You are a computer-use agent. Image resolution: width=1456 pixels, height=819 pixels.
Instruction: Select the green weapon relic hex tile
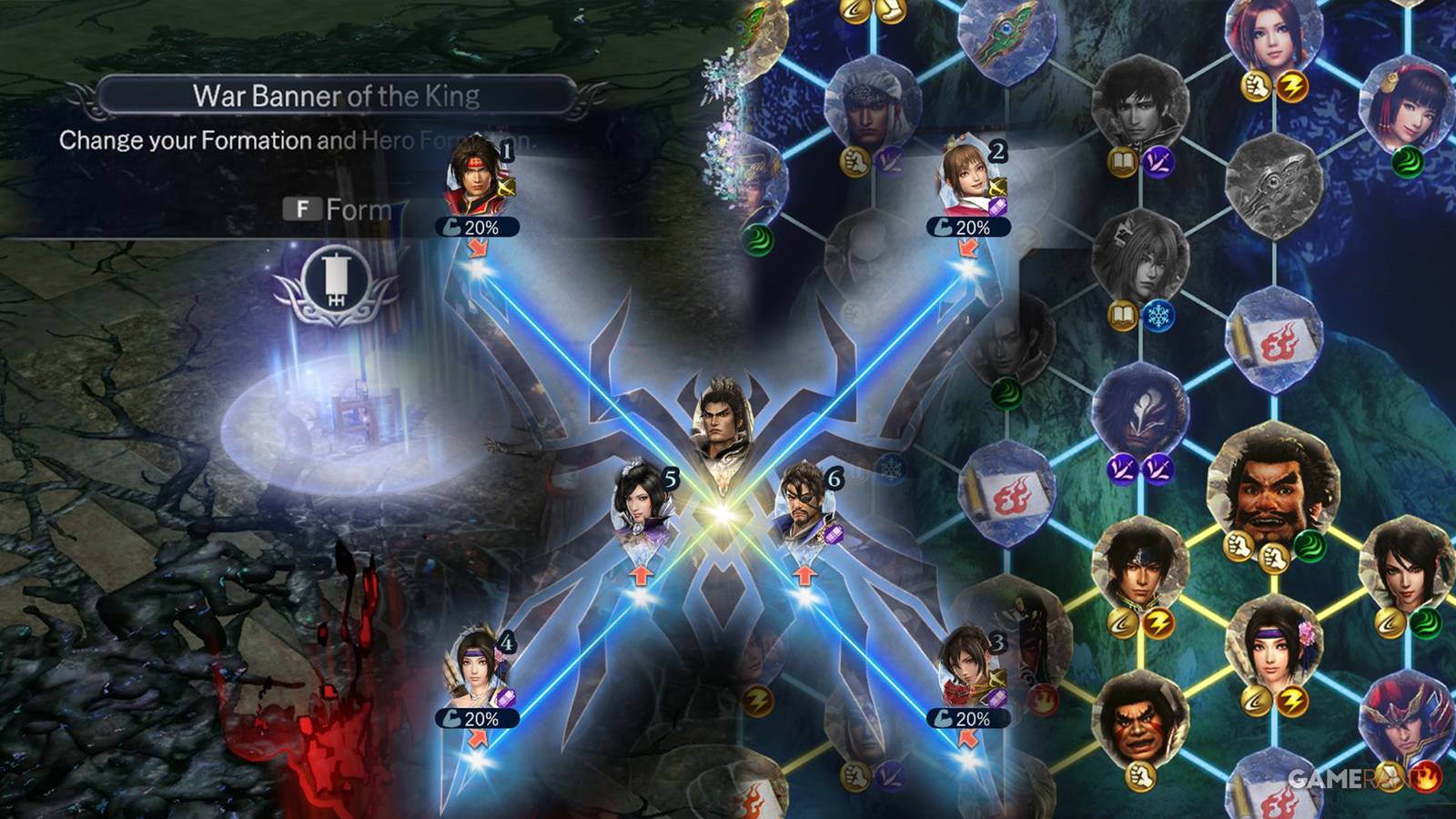tap(1007, 41)
